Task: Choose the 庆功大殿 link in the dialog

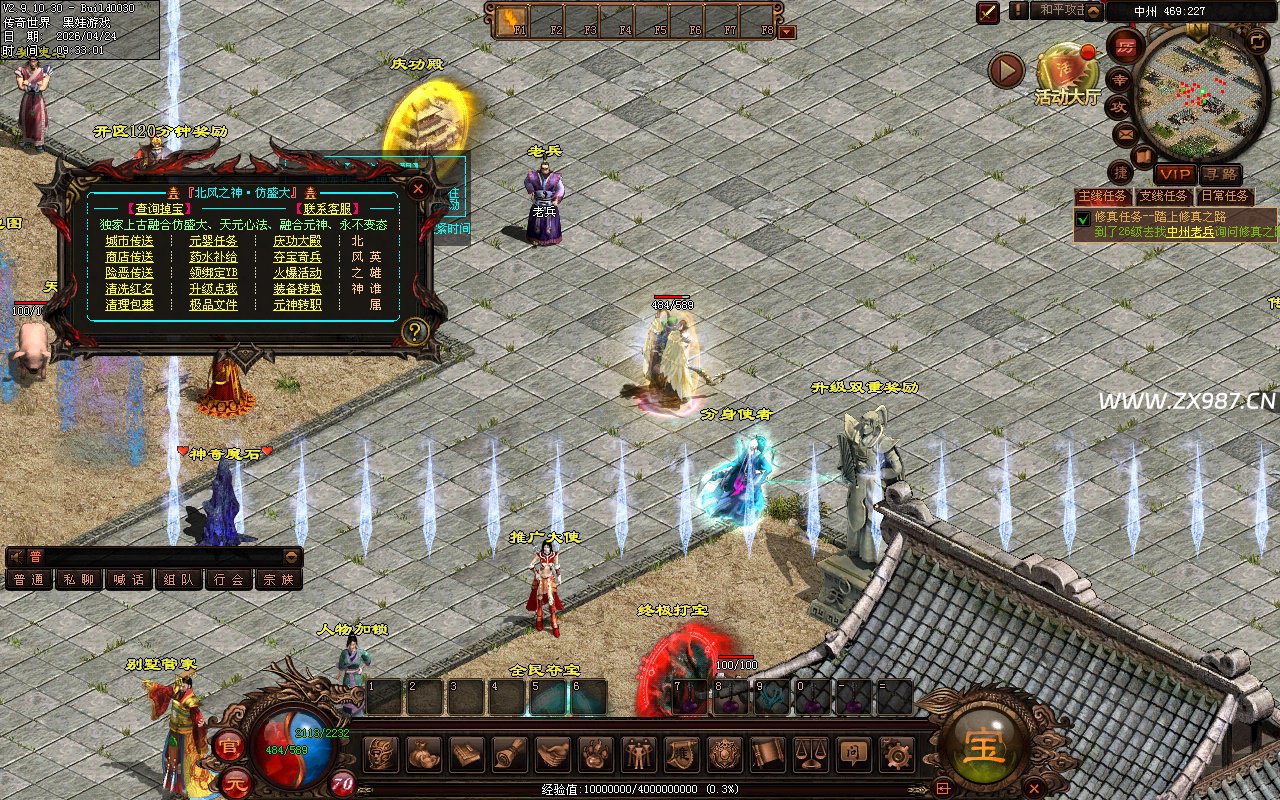Action: pos(297,241)
